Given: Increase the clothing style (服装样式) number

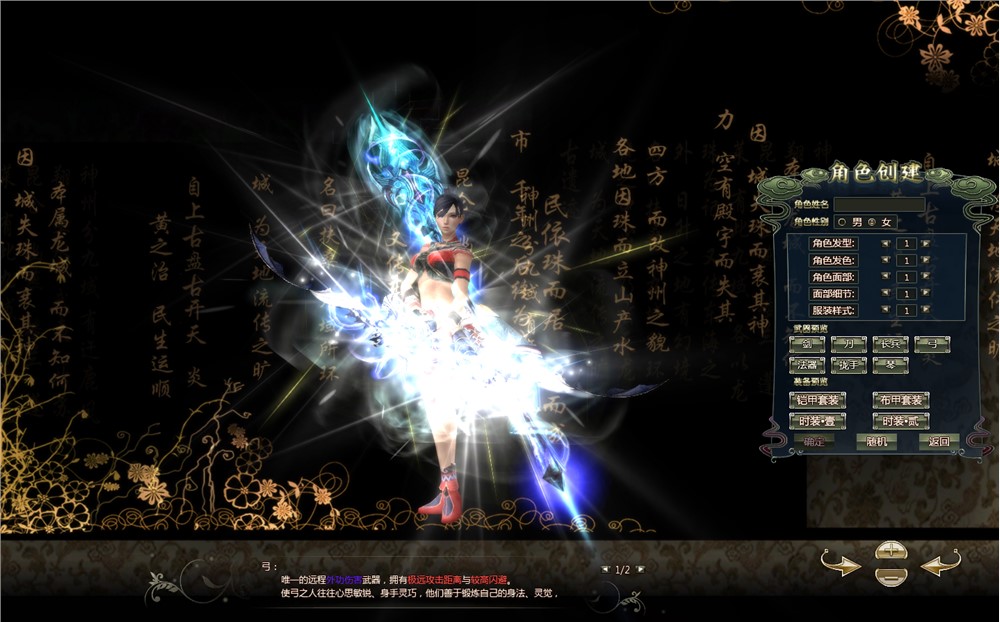Looking at the screenshot, I should pyautogui.click(x=925, y=311).
